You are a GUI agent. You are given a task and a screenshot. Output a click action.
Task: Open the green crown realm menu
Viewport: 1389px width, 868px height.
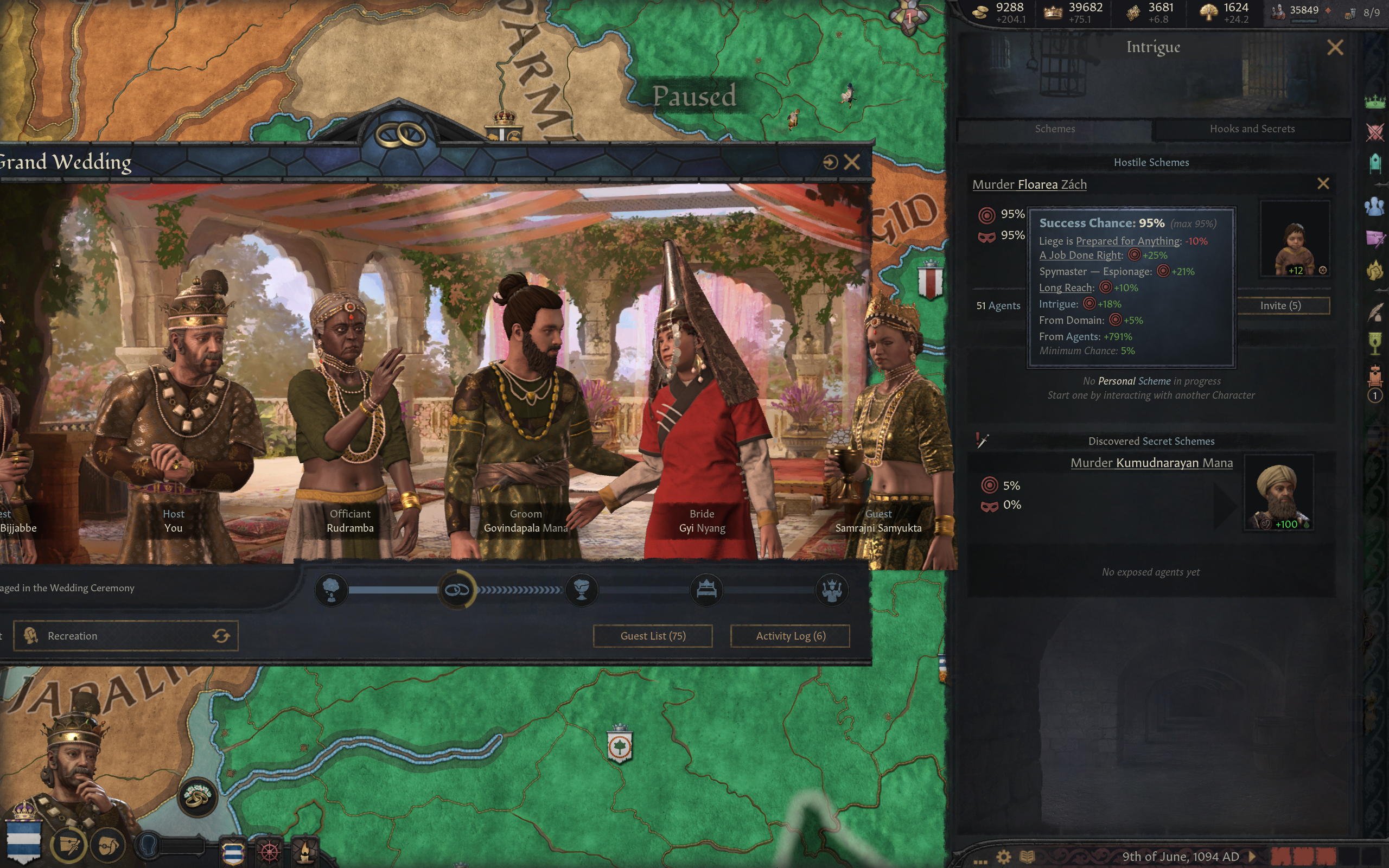pyautogui.click(x=1375, y=103)
